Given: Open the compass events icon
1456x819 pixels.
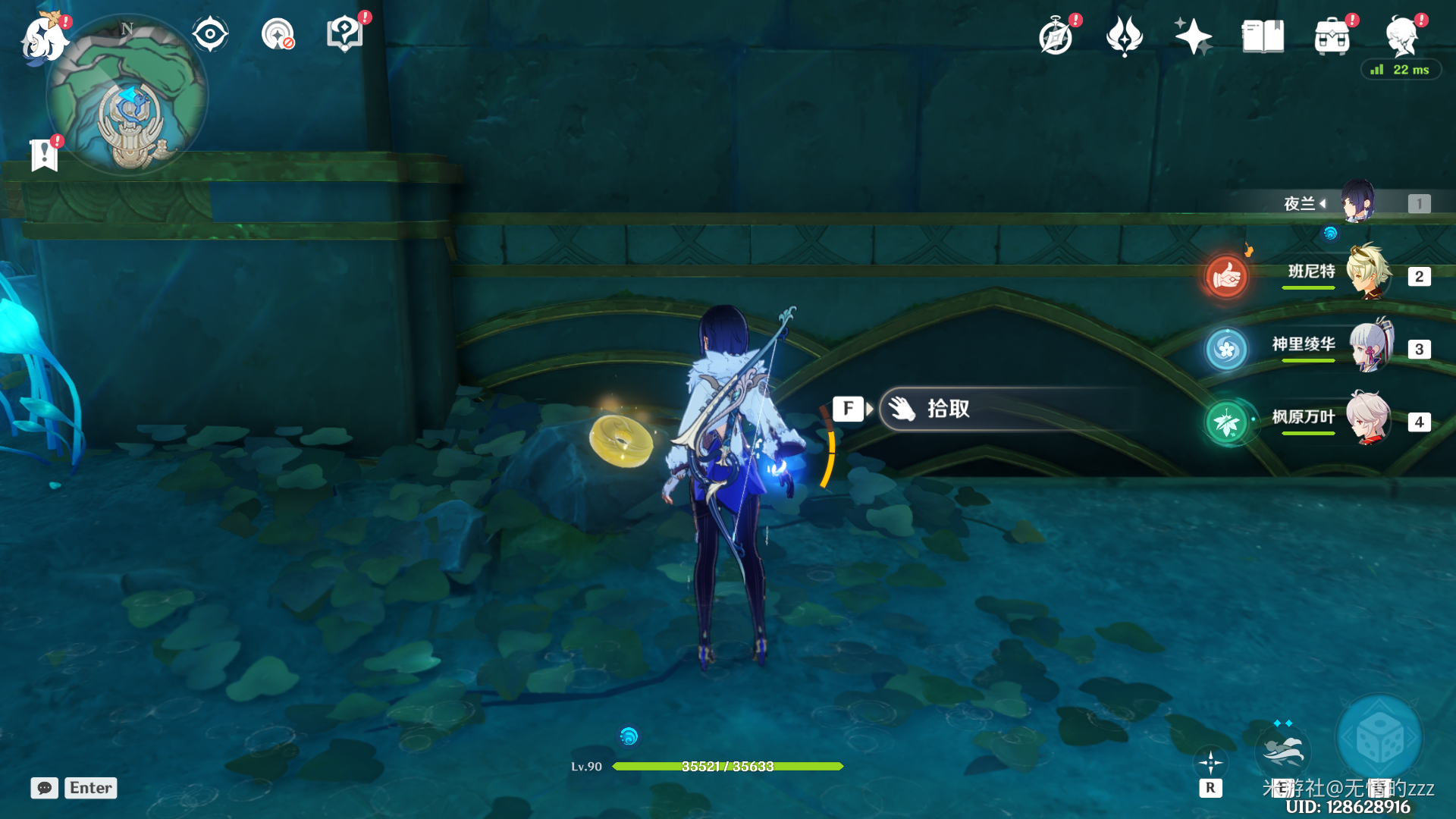Looking at the screenshot, I should (1056, 36).
